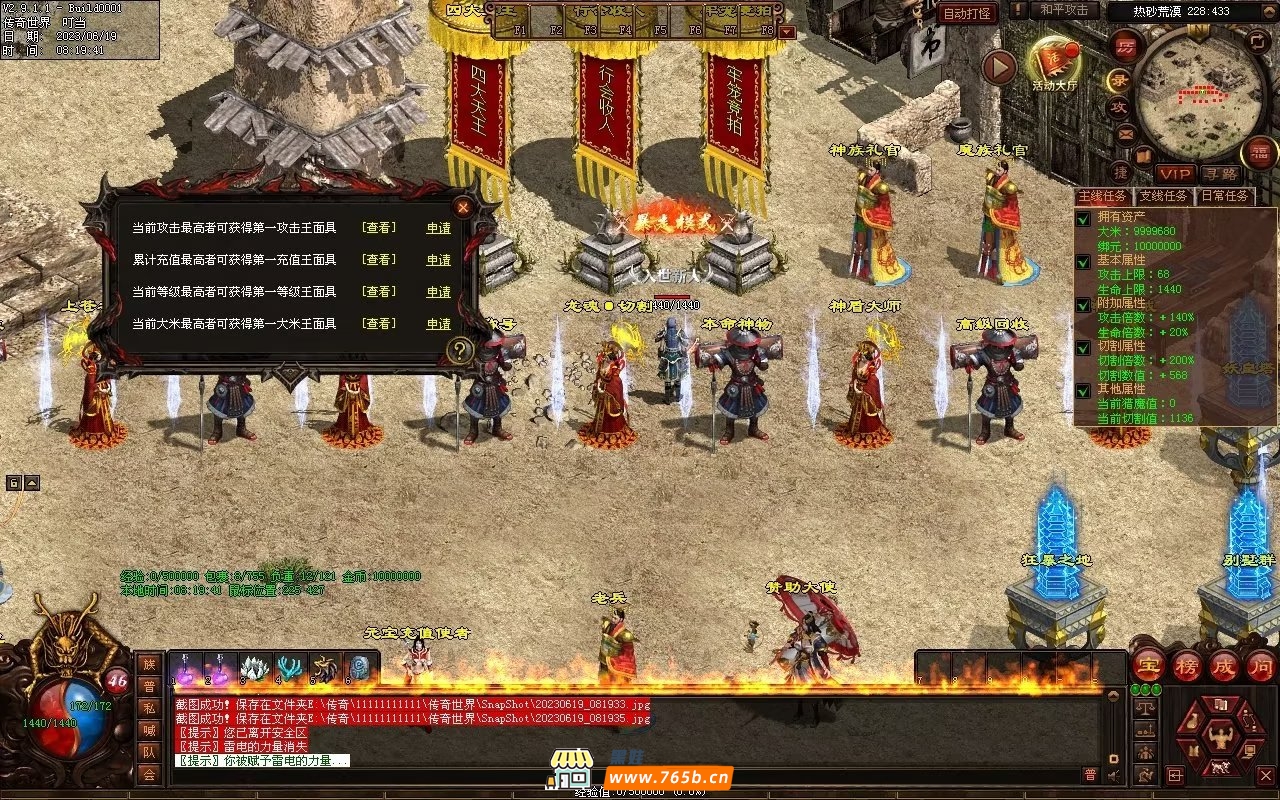Select the 私 private chat channel
Viewport: 1280px width, 800px height.
(x=149, y=707)
